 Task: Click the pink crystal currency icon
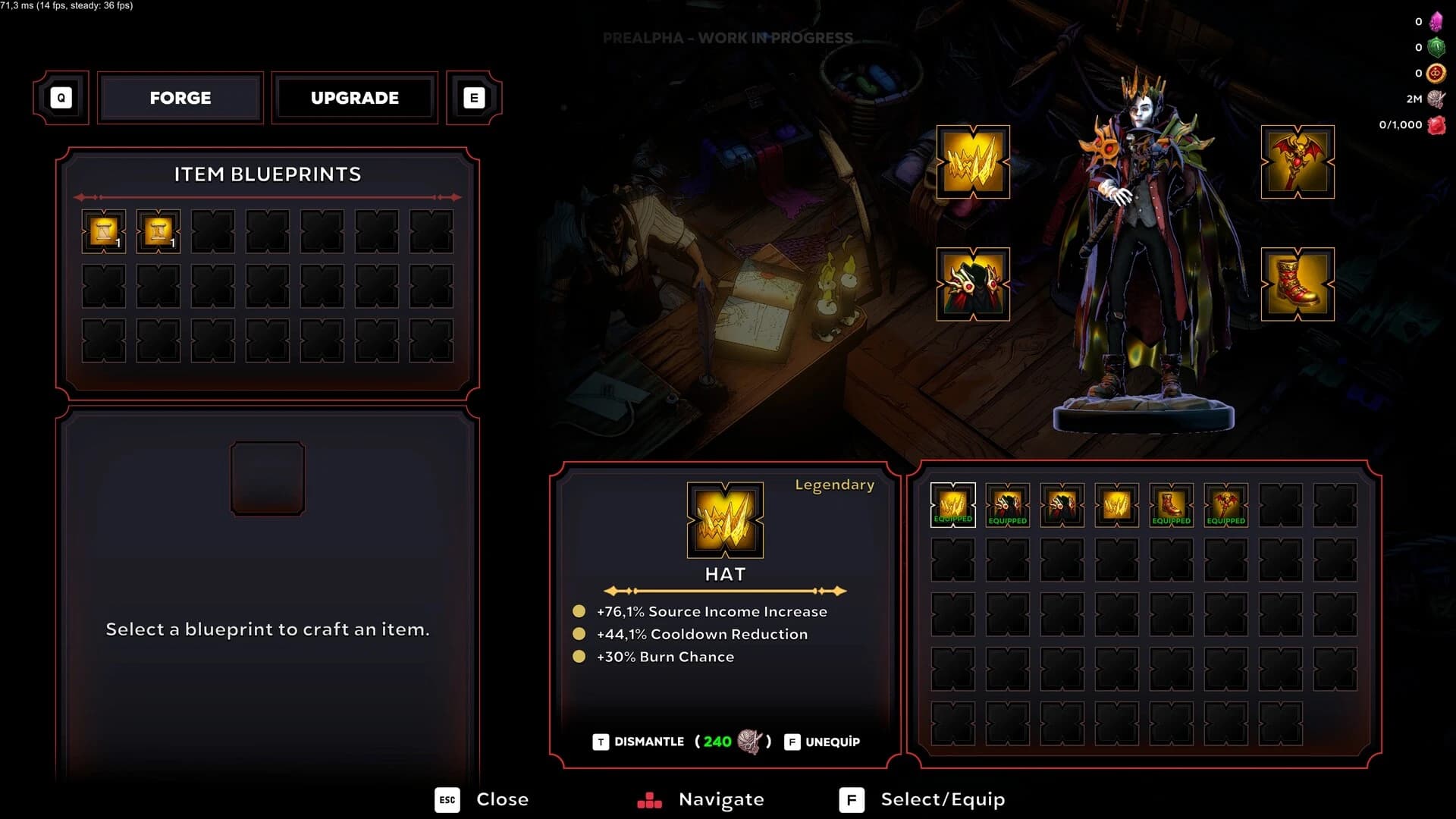1437,21
